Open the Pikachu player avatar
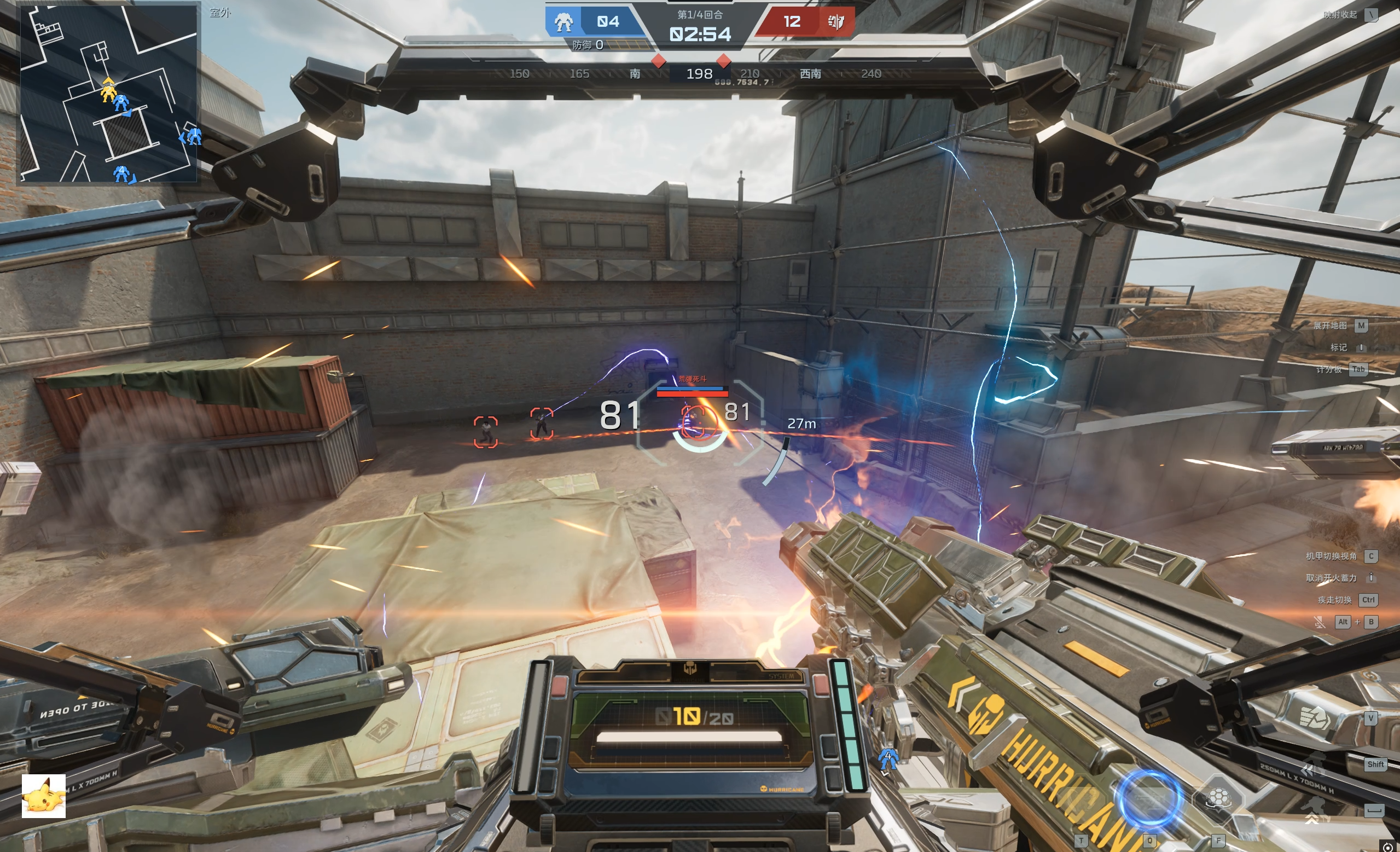This screenshot has height=852, width=1400. click(44, 796)
